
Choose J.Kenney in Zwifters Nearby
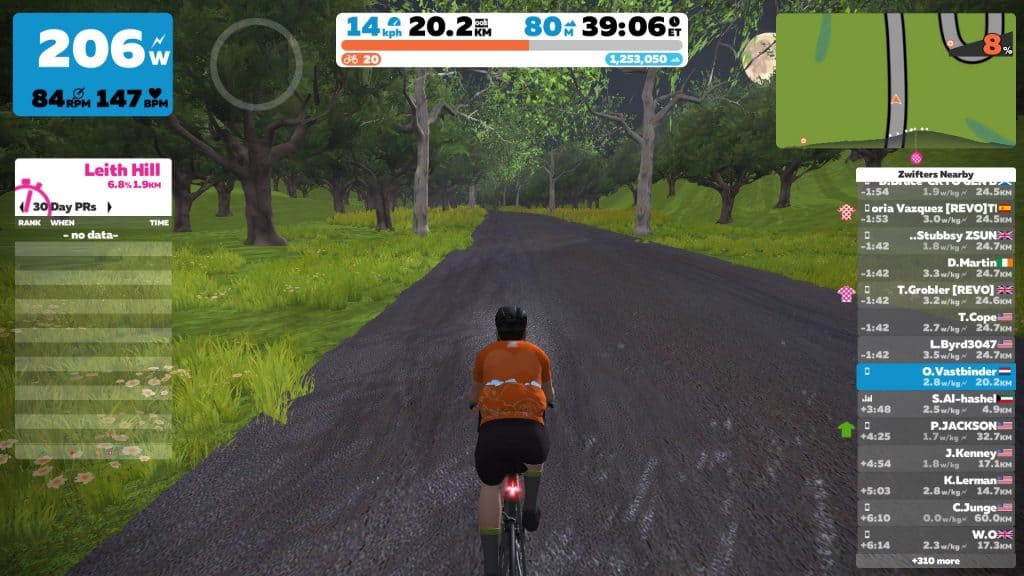click(935, 457)
